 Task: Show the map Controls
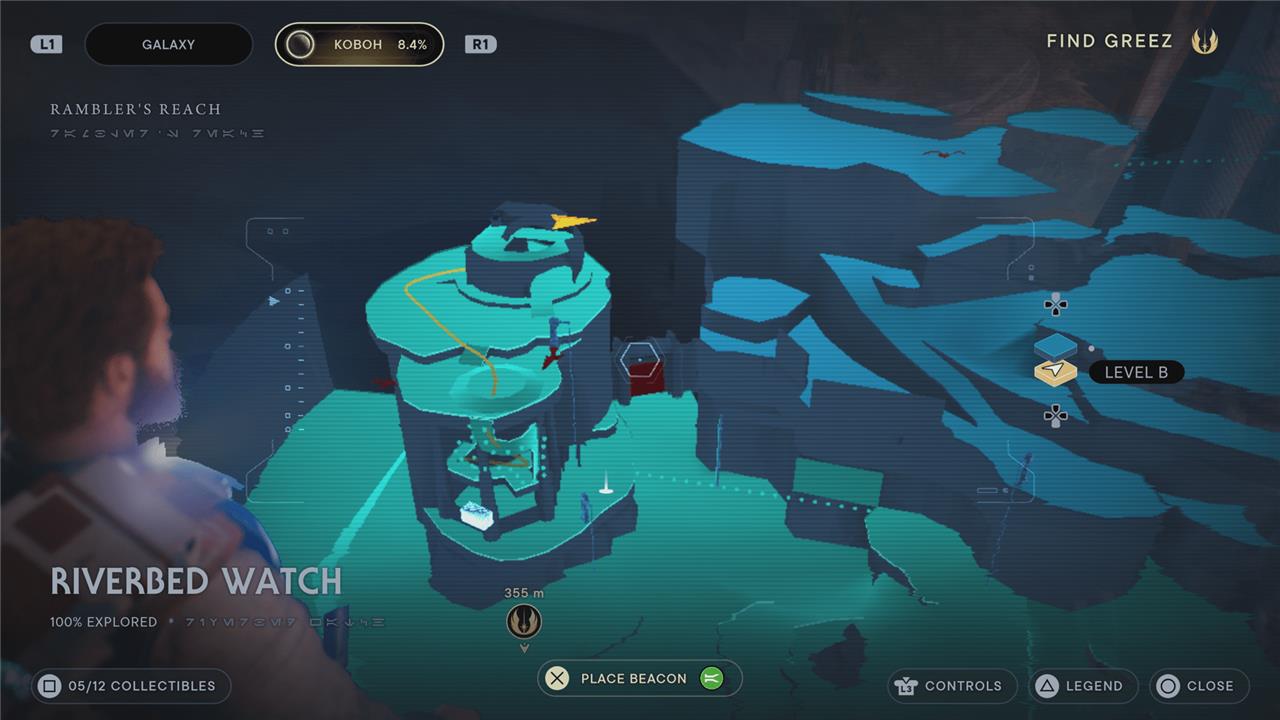[x=951, y=686]
